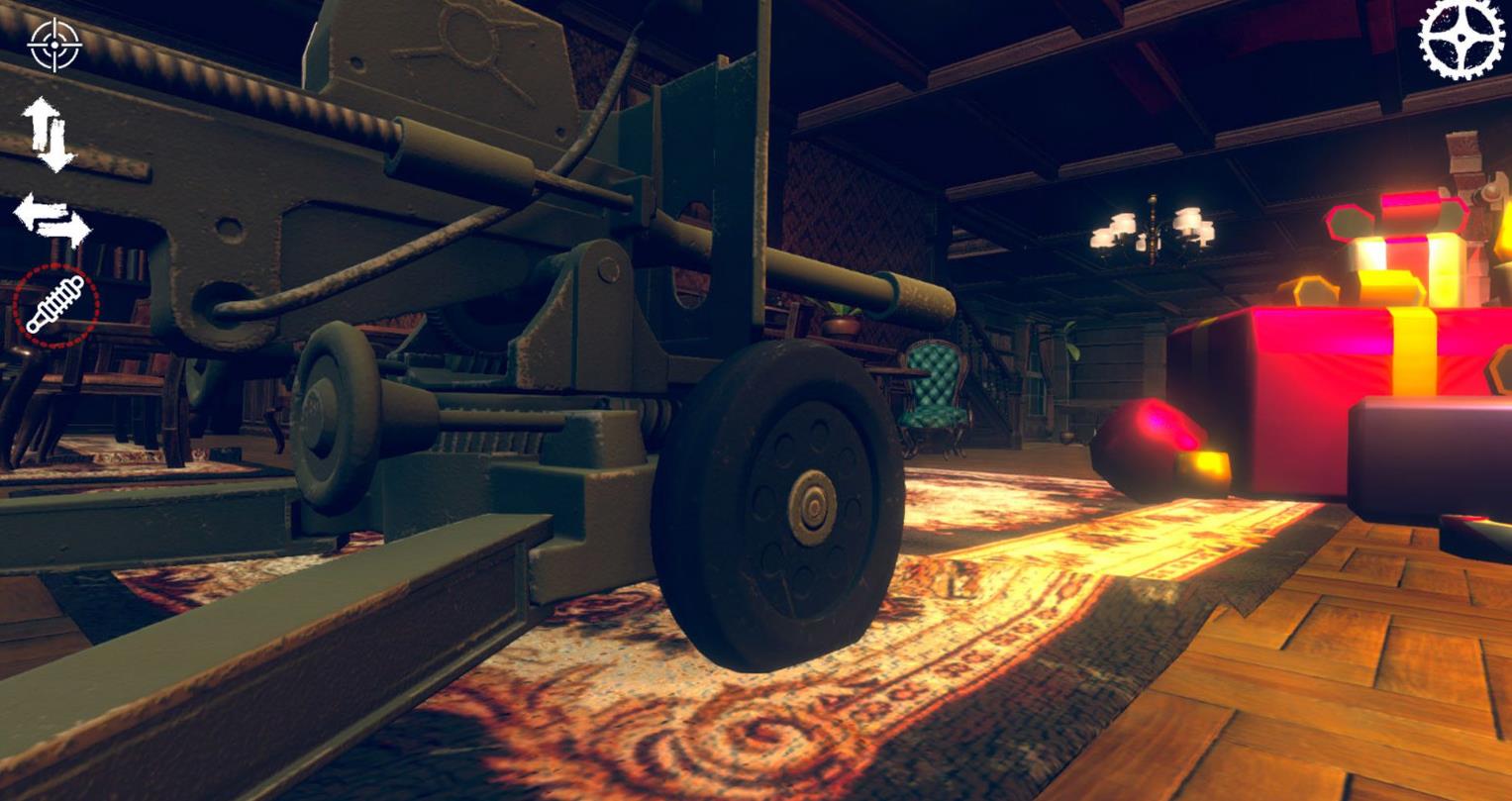Select the horizontal left-right arrows control

coord(51,220)
